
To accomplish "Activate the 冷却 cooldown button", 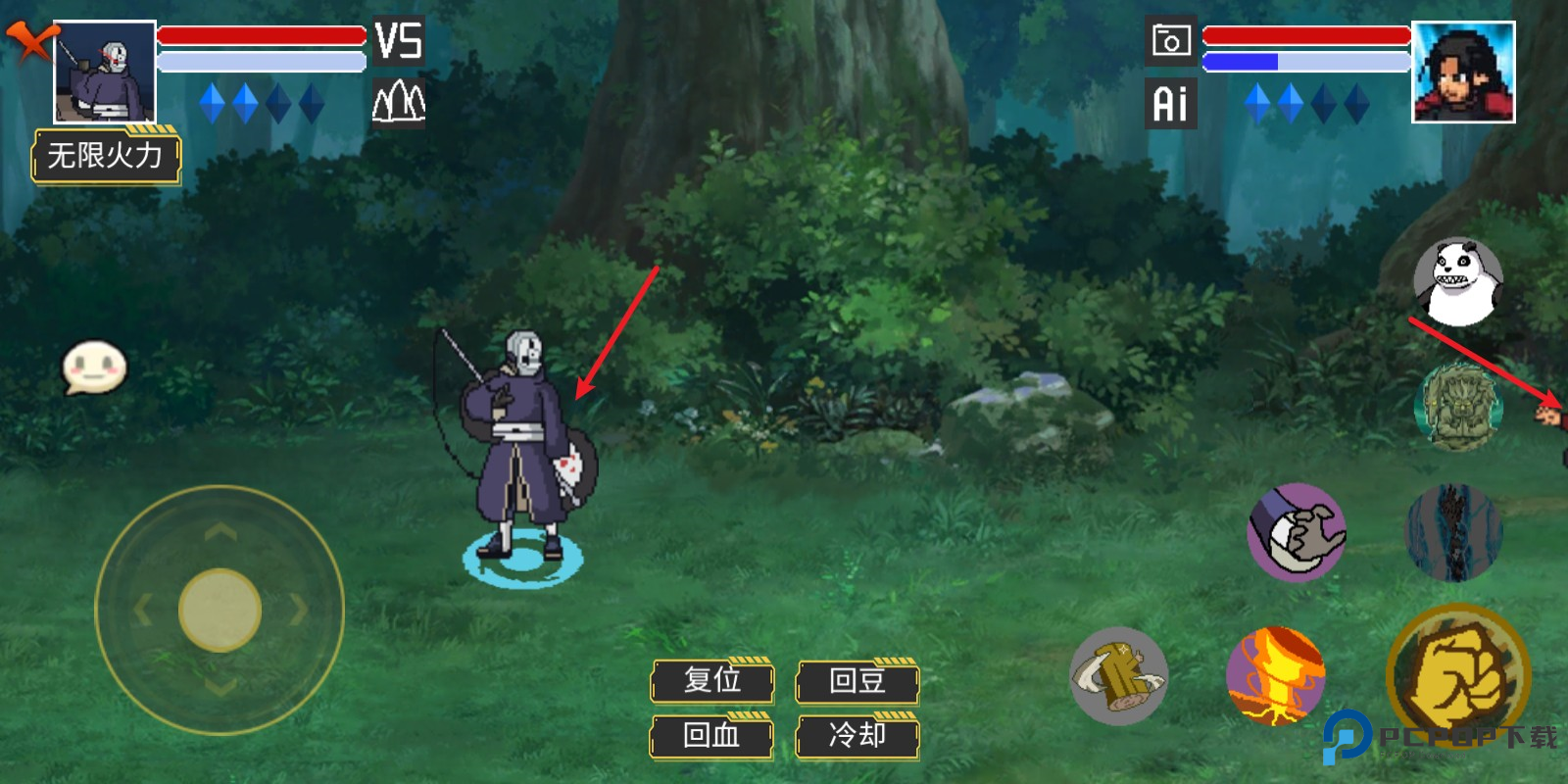I will pyautogui.click(x=857, y=736).
